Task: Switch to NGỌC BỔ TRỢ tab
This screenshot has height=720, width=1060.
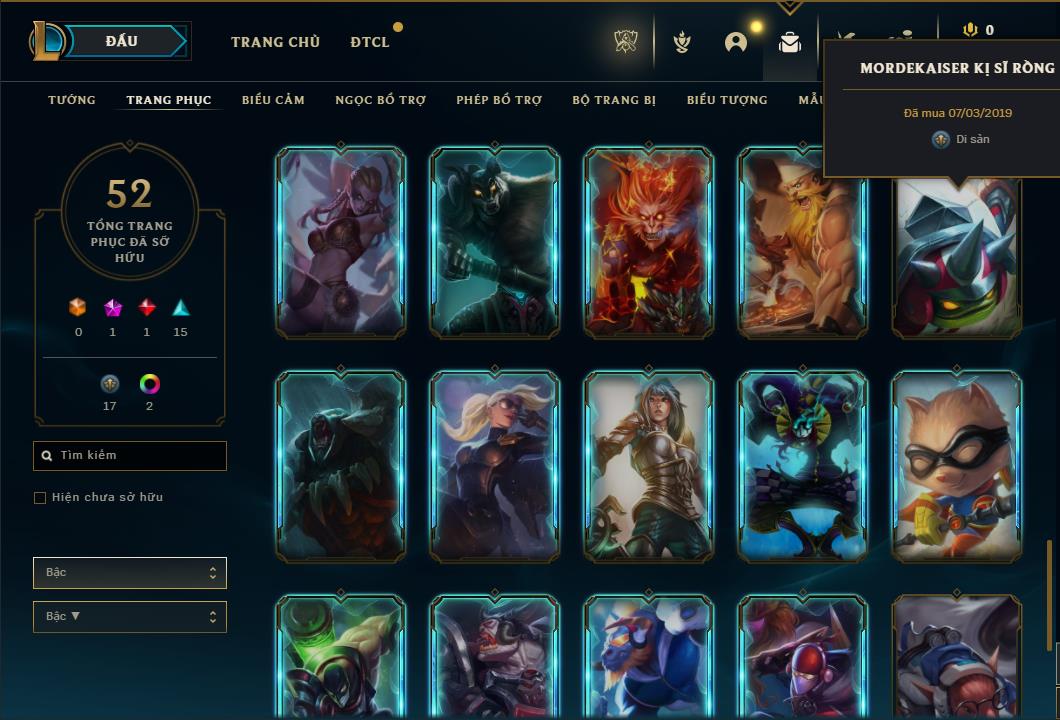Action: [x=380, y=100]
